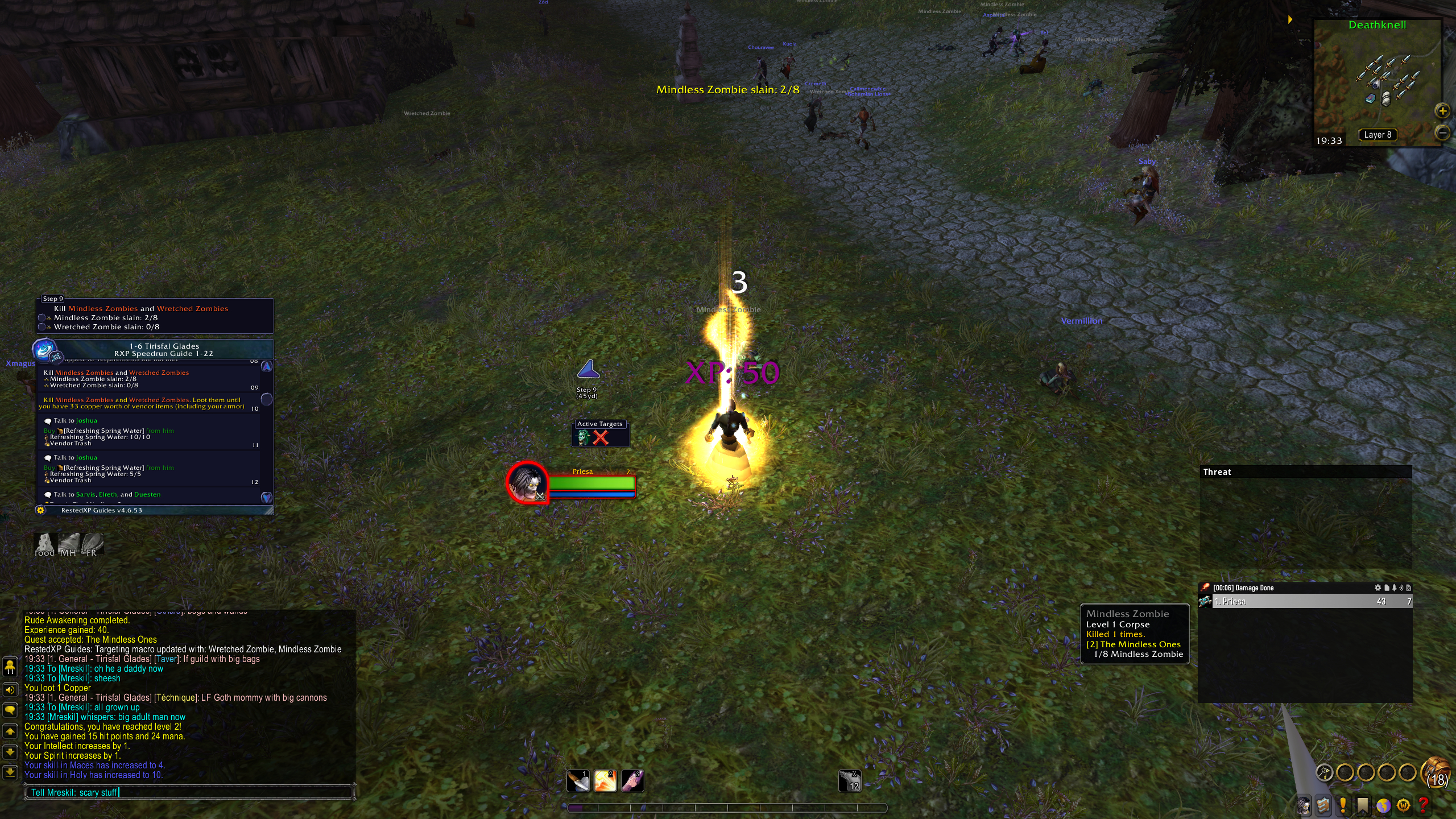Open the spellbook micro button
Viewport: 1456px width, 819px height.
(1323, 805)
